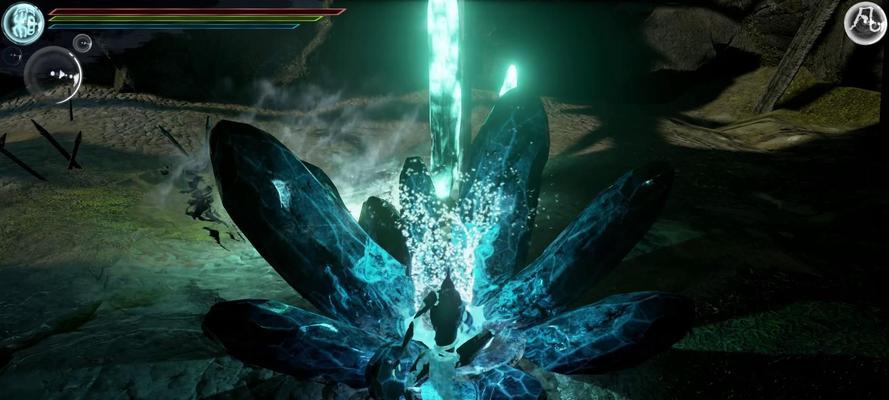Click the glowing cyan glyph orb
Screen dimensions: 889x400
tap(22, 23)
